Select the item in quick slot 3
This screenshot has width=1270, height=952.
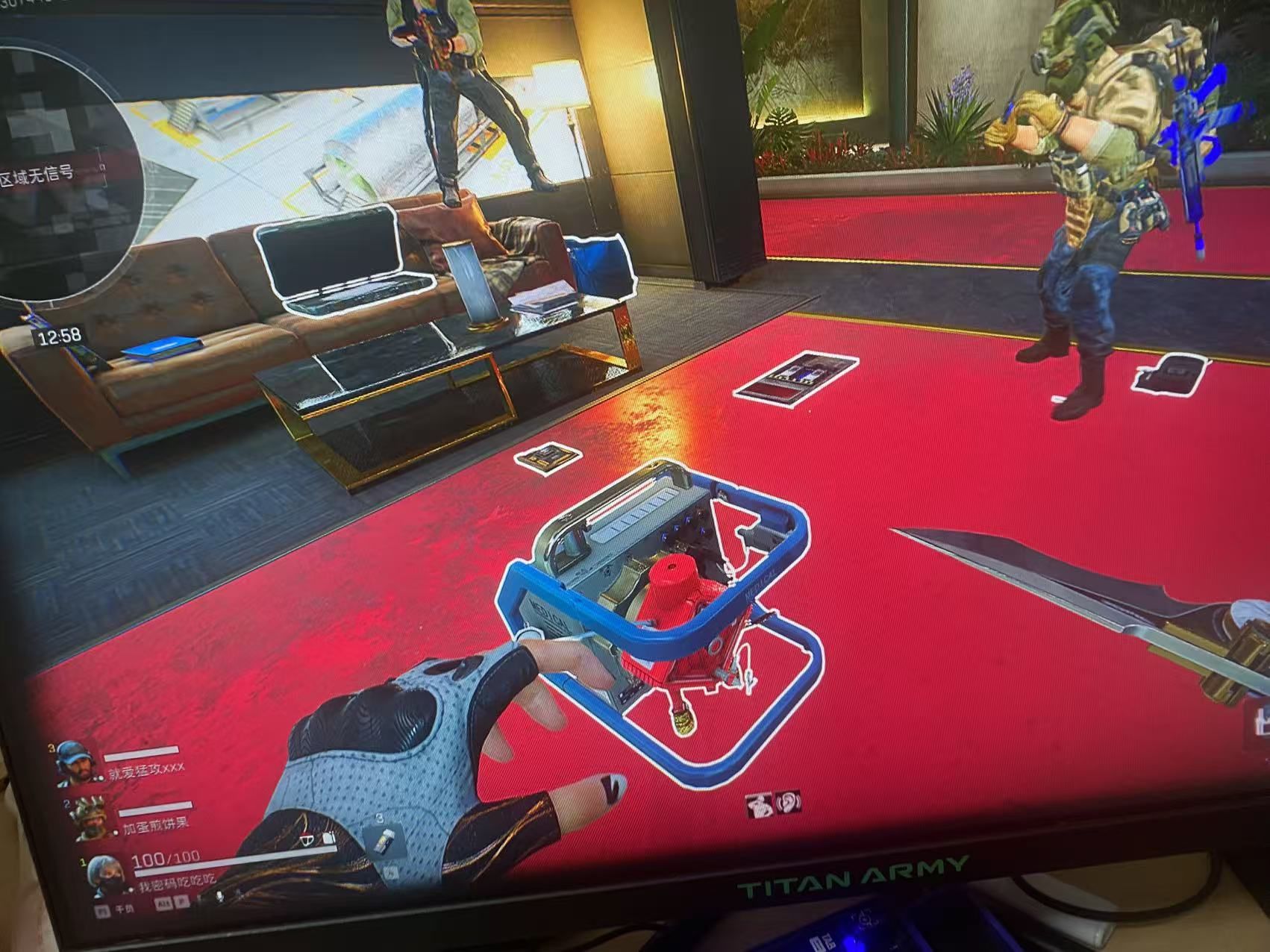coord(383,842)
